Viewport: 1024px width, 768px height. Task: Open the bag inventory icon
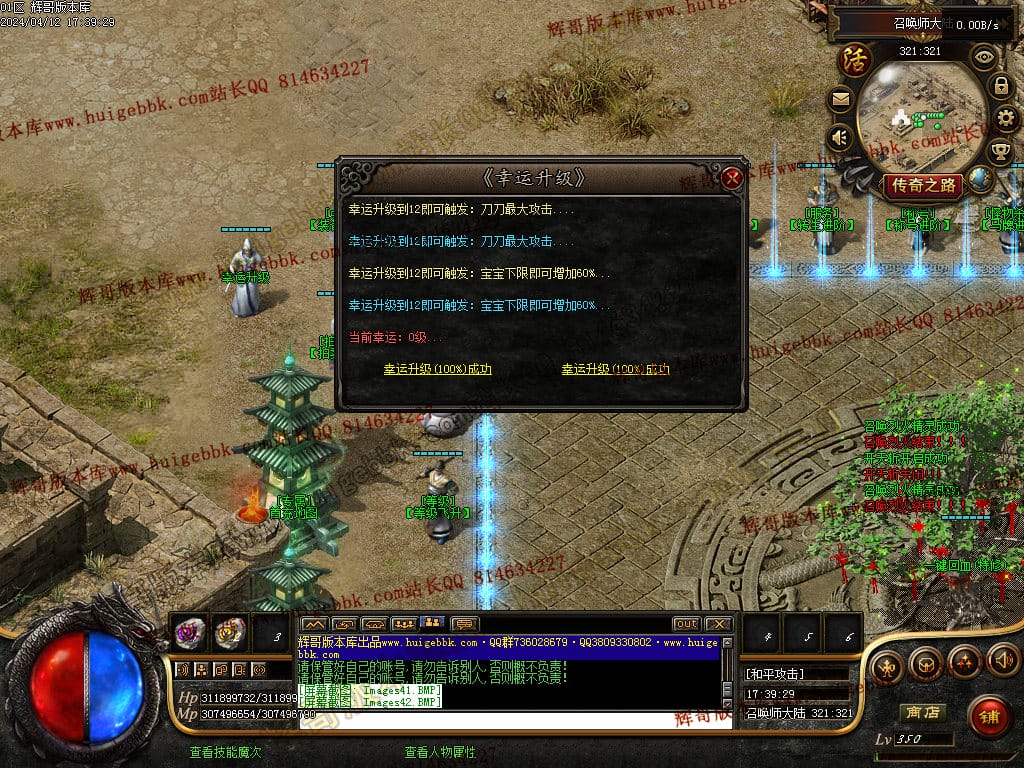point(925,662)
